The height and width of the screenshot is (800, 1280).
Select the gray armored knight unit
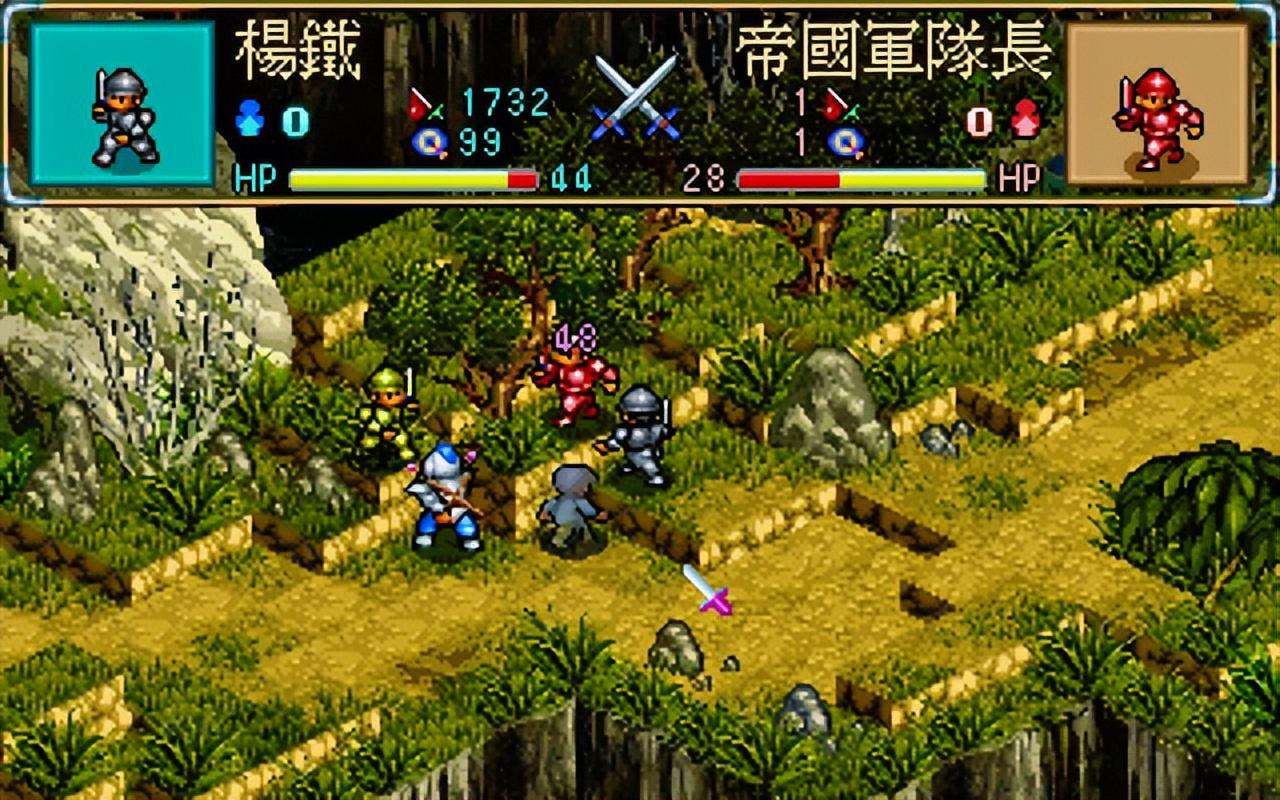pos(637,430)
